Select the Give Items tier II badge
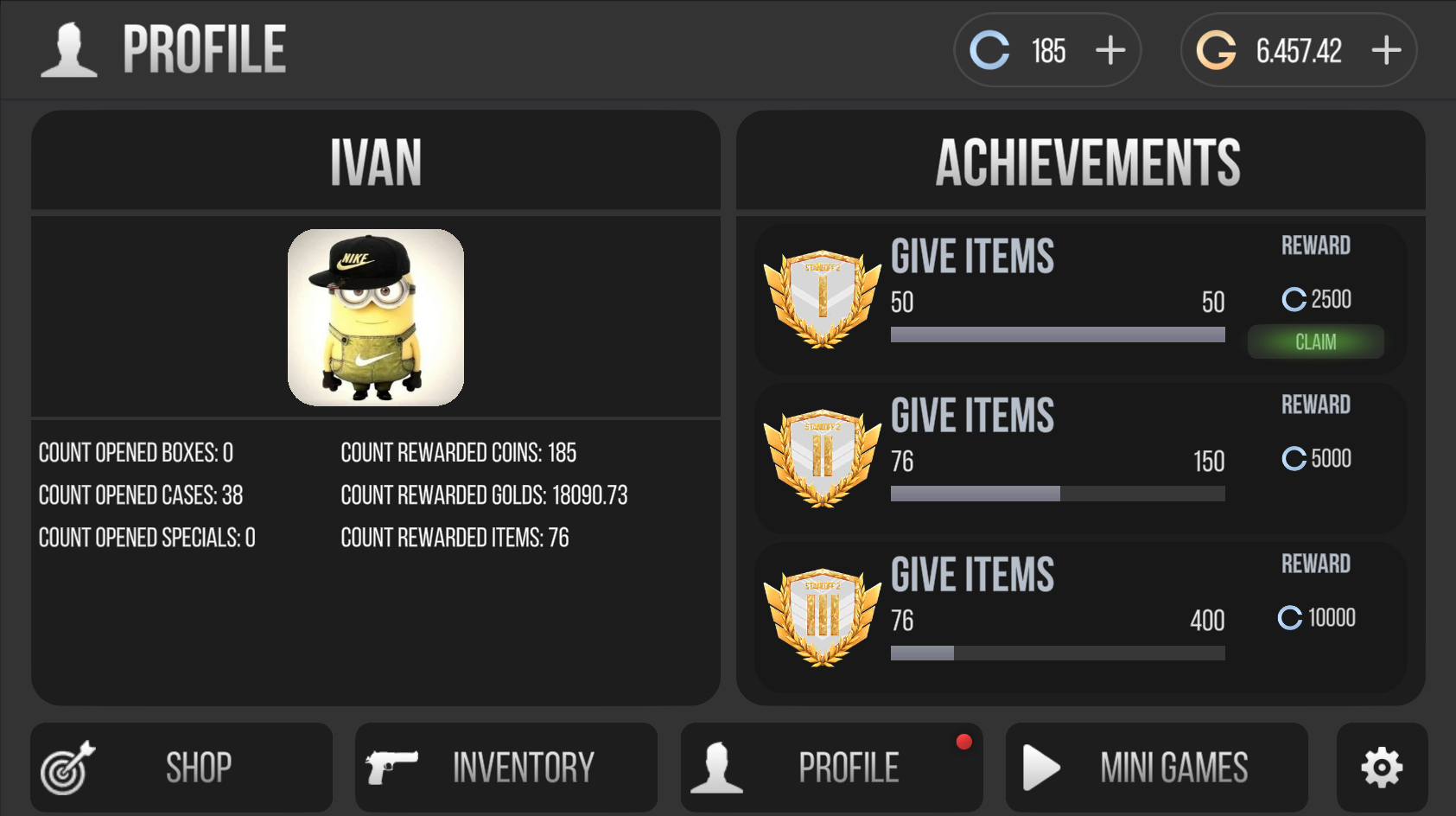Image resolution: width=1456 pixels, height=816 pixels. coord(821,458)
